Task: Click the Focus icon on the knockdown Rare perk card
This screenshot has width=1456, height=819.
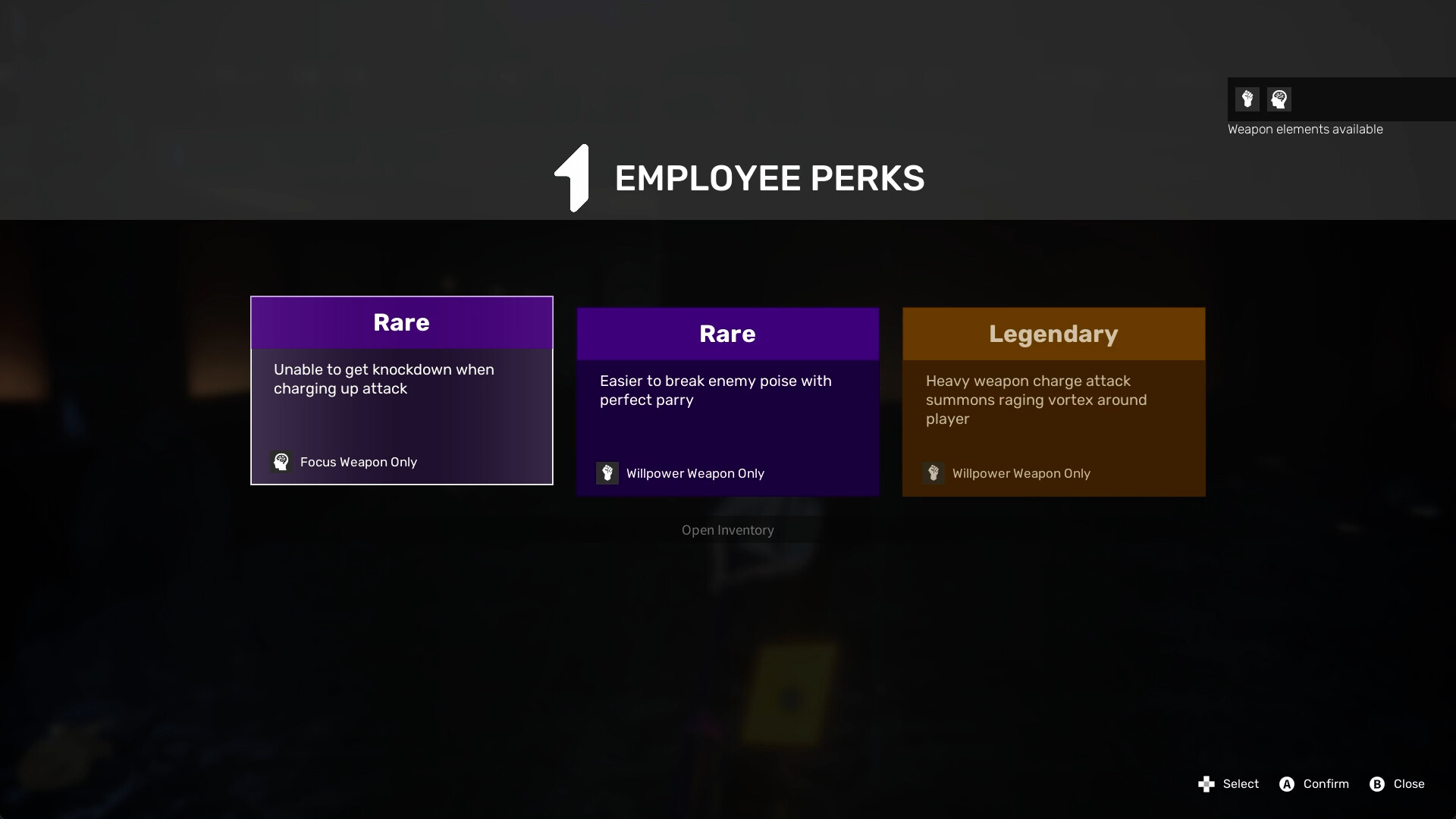Action: (281, 462)
